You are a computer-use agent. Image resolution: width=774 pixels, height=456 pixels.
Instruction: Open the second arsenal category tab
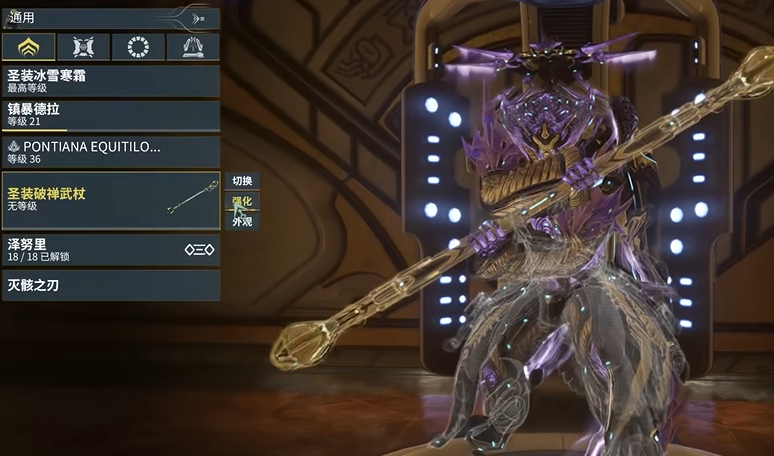coord(83,47)
